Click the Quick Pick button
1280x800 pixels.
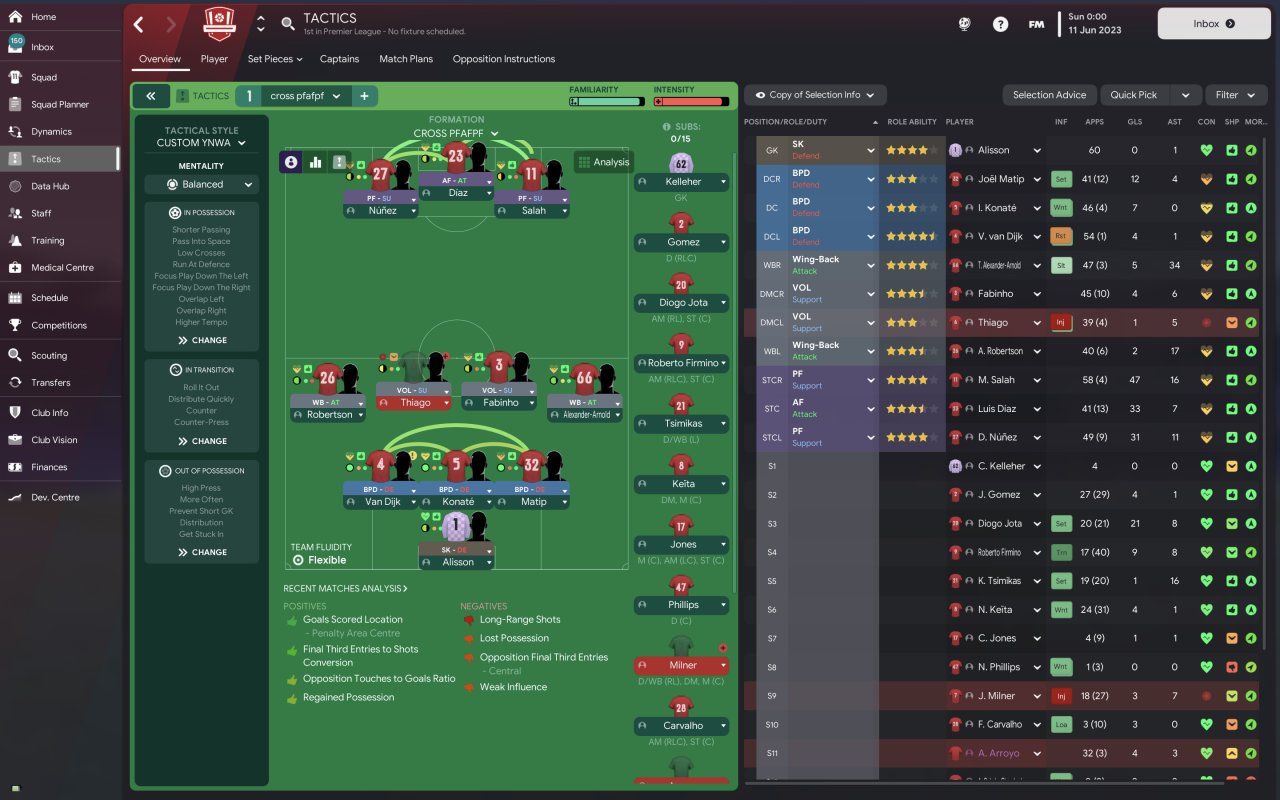[x=1133, y=95]
